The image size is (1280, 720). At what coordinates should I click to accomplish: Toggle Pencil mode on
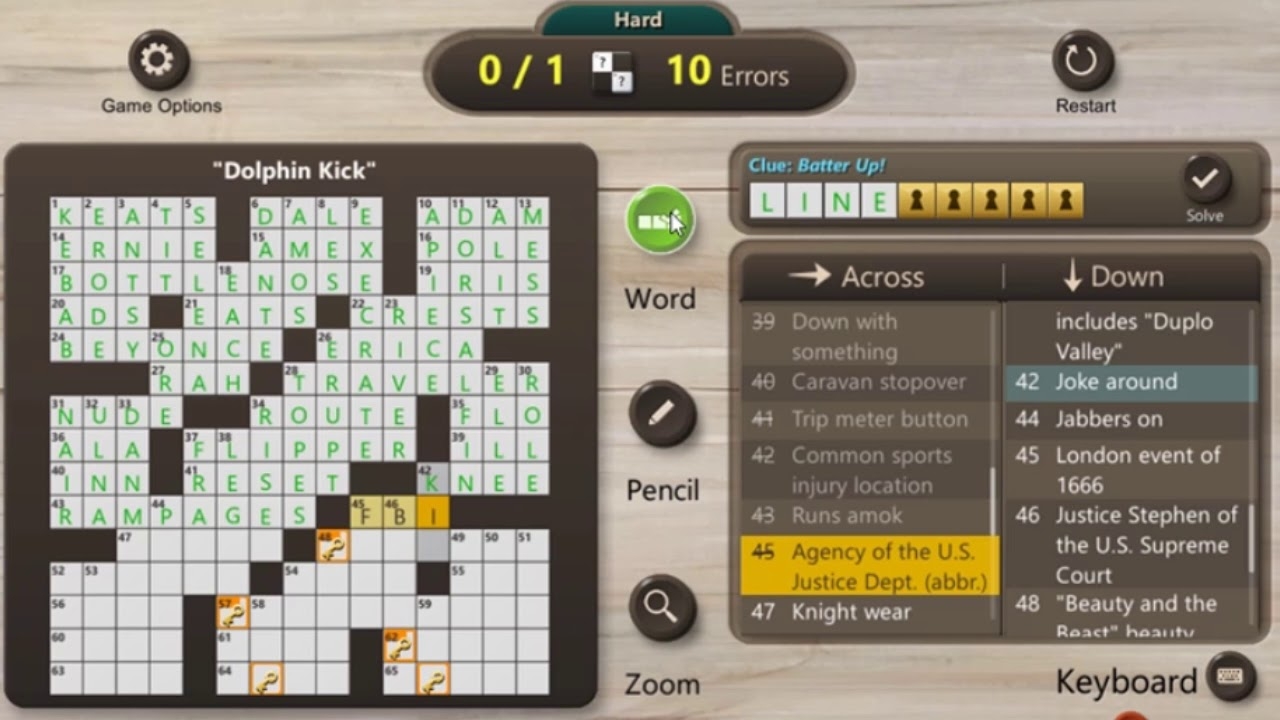(661, 414)
